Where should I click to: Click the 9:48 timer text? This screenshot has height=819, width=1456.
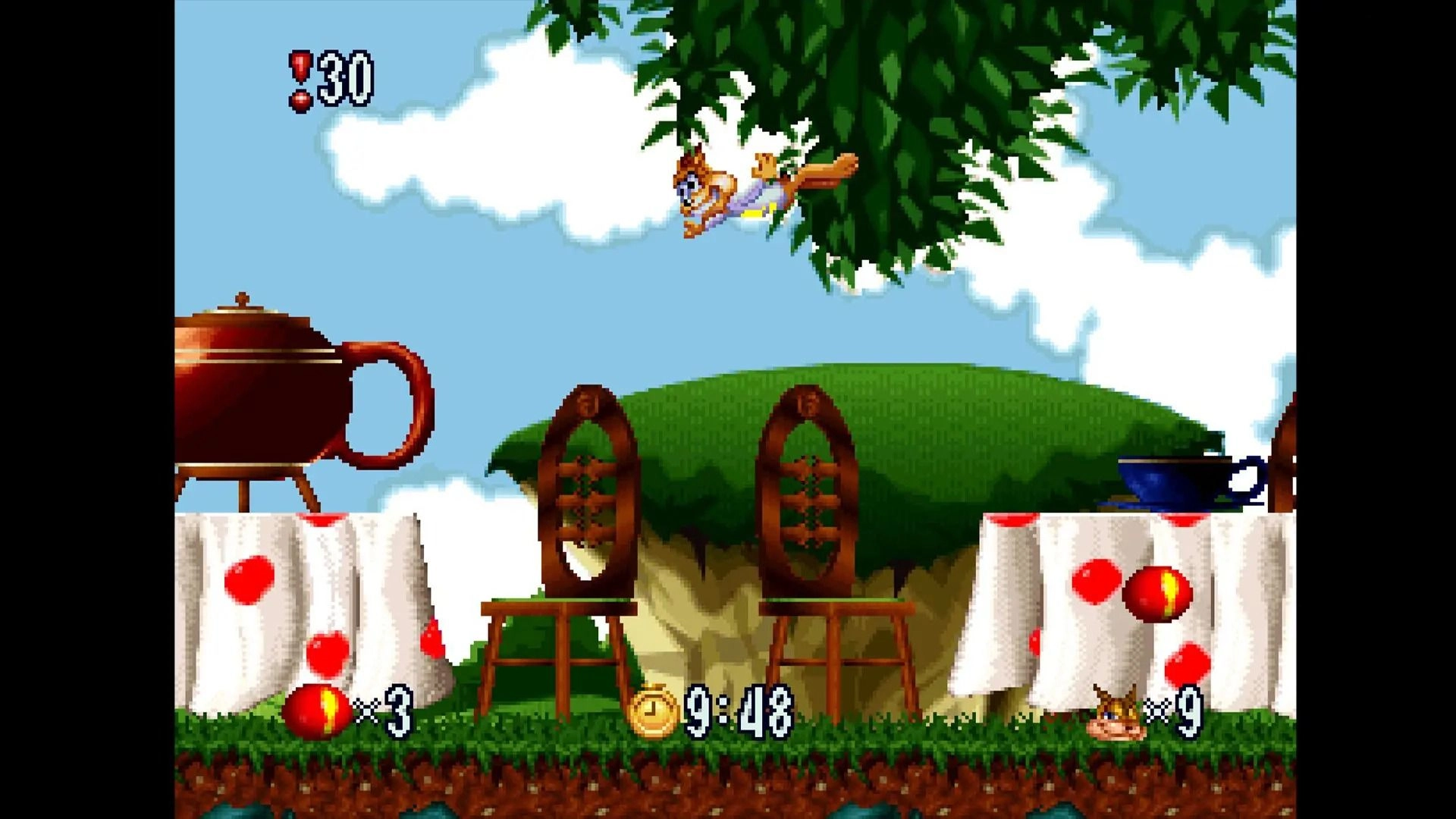739,711
